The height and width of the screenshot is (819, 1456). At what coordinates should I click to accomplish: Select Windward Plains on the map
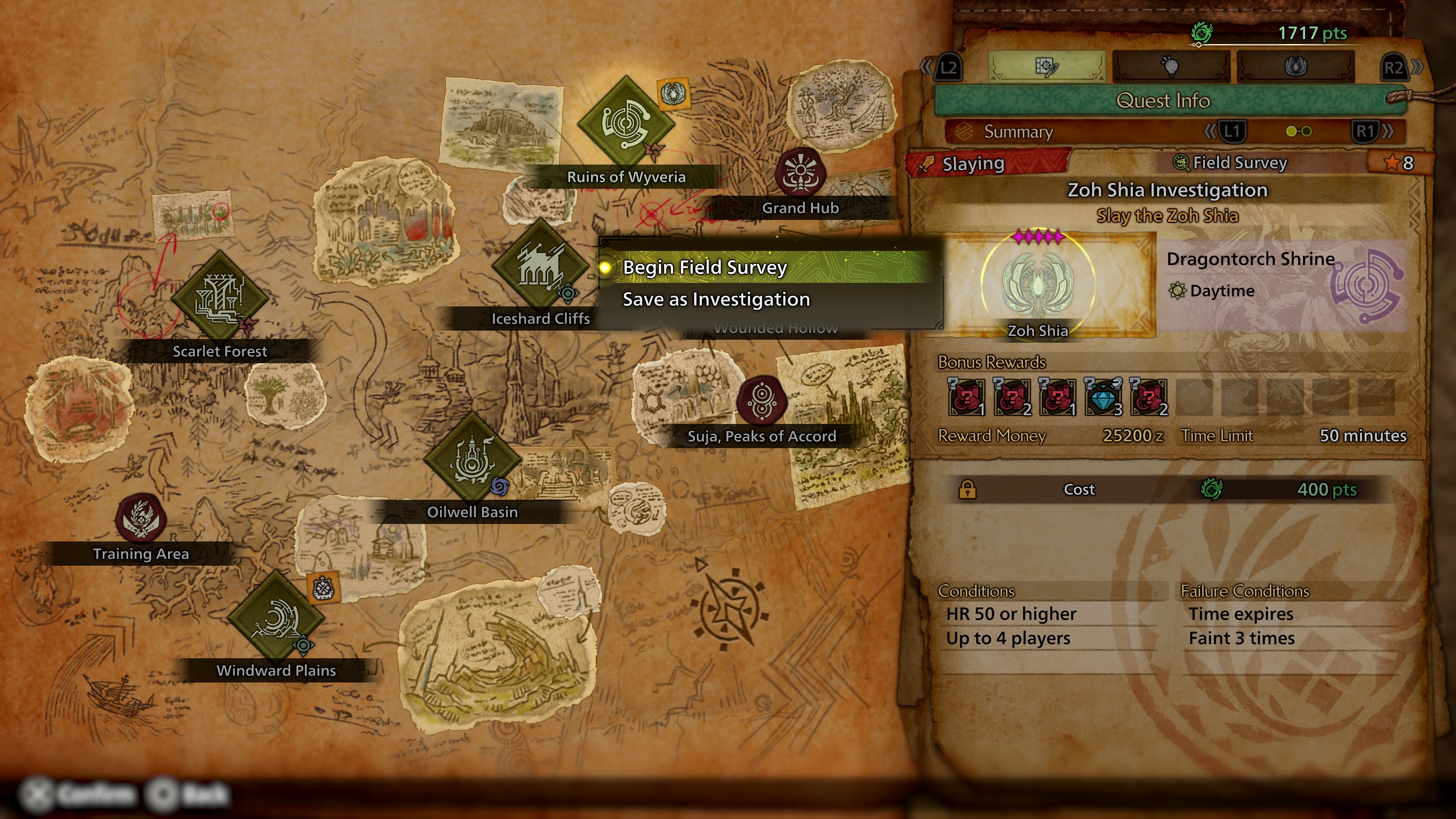tap(276, 618)
